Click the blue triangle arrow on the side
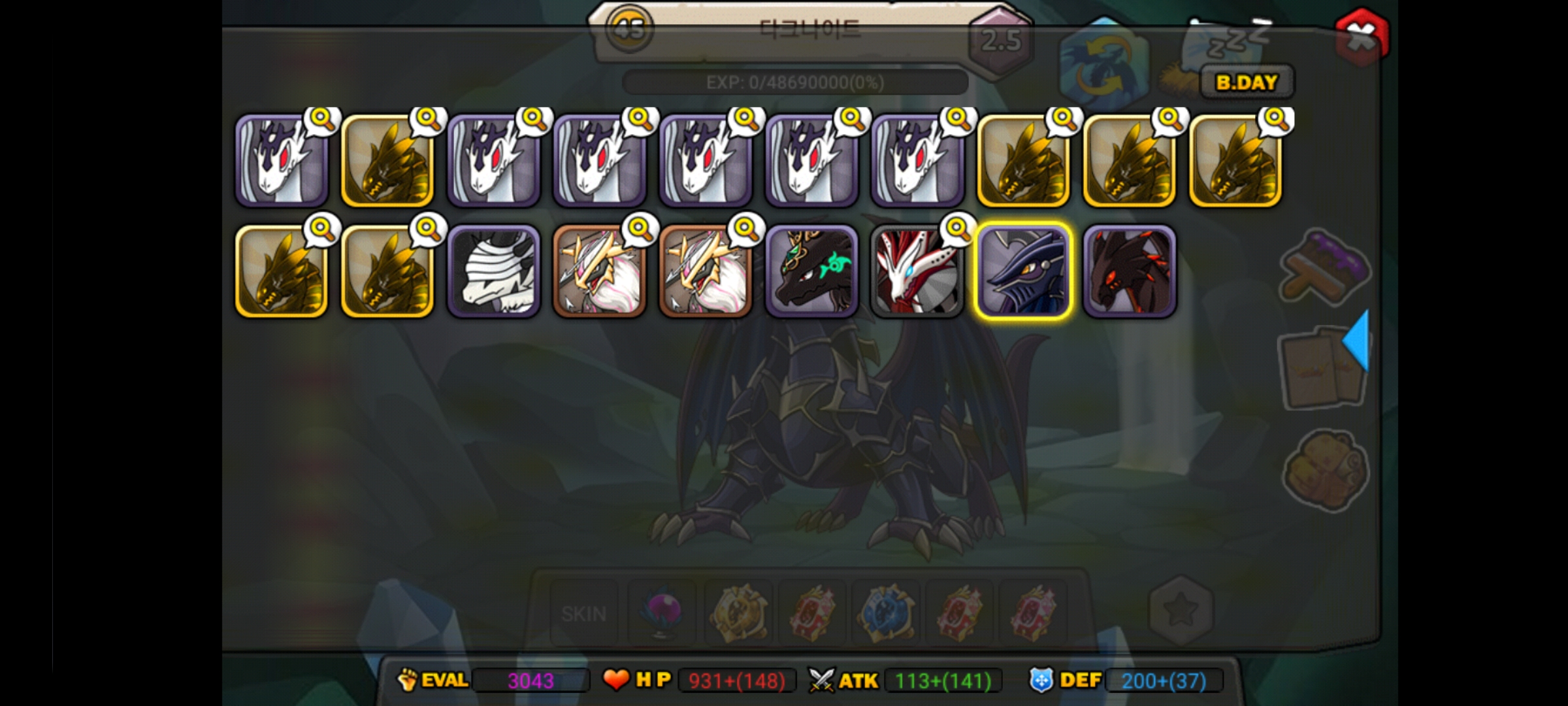 (1356, 341)
